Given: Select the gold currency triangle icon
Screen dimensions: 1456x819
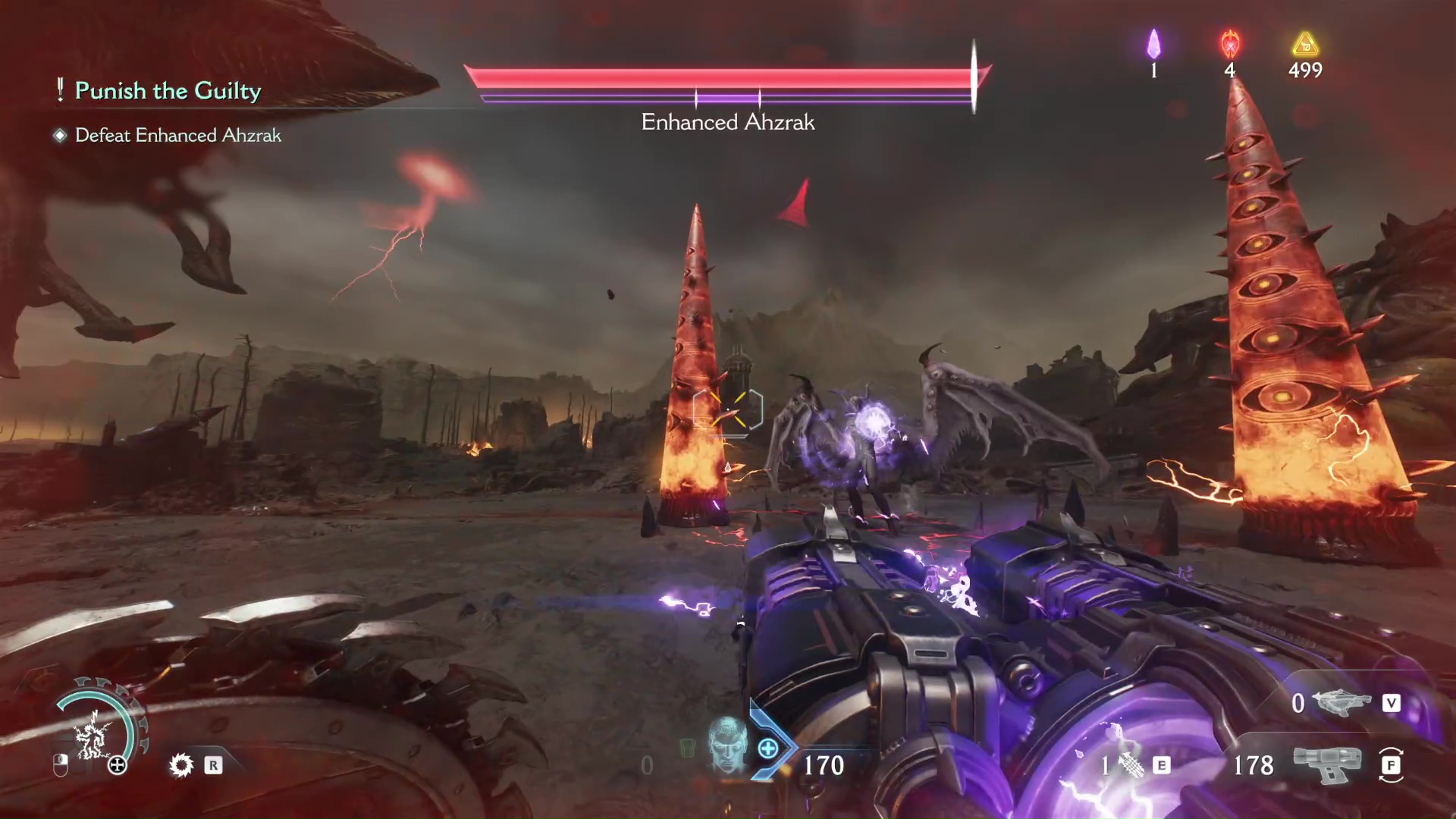Looking at the screenshot, I should [1306, 45].
